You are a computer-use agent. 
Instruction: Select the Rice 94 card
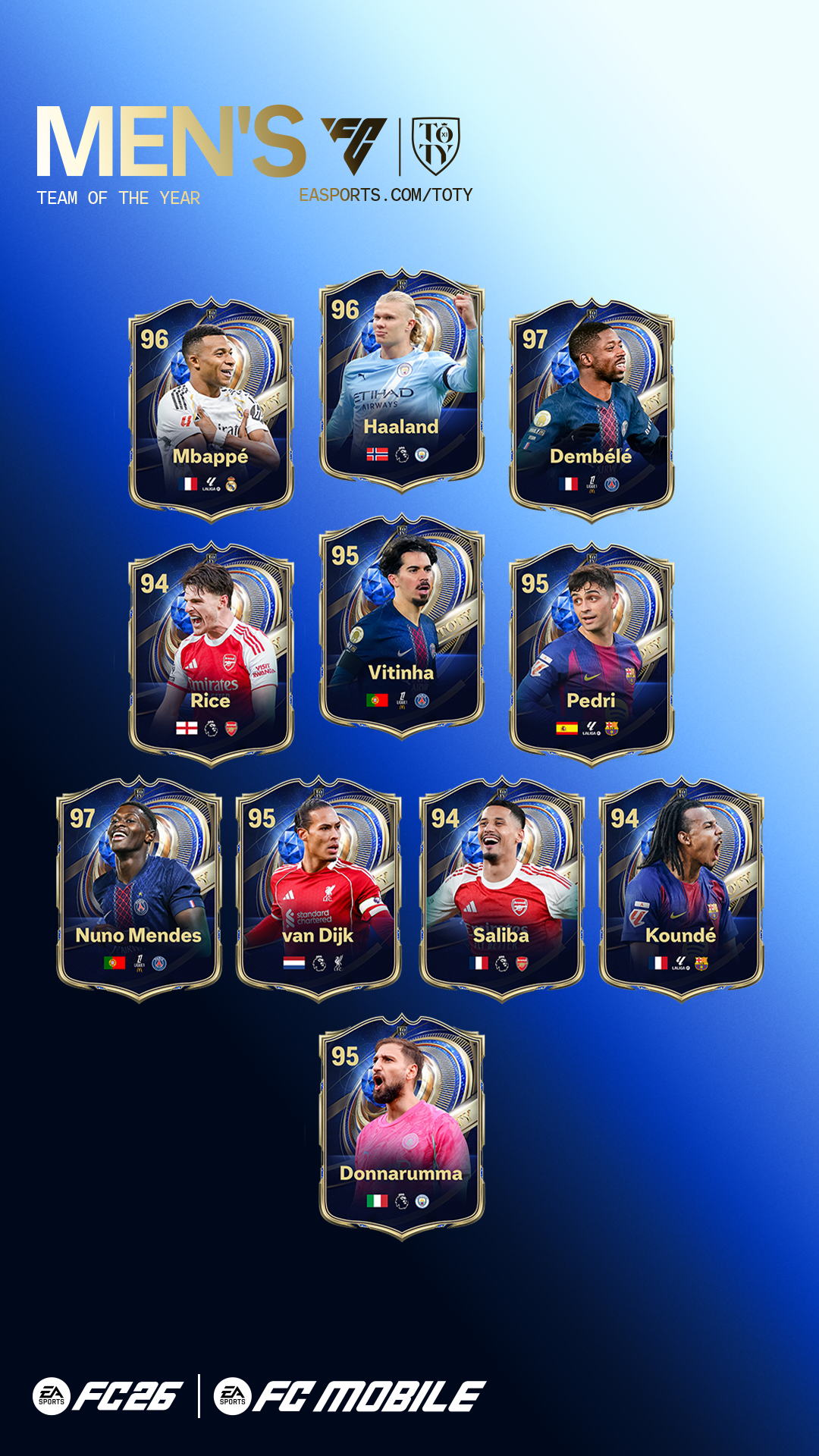click(x=211, y=654)
